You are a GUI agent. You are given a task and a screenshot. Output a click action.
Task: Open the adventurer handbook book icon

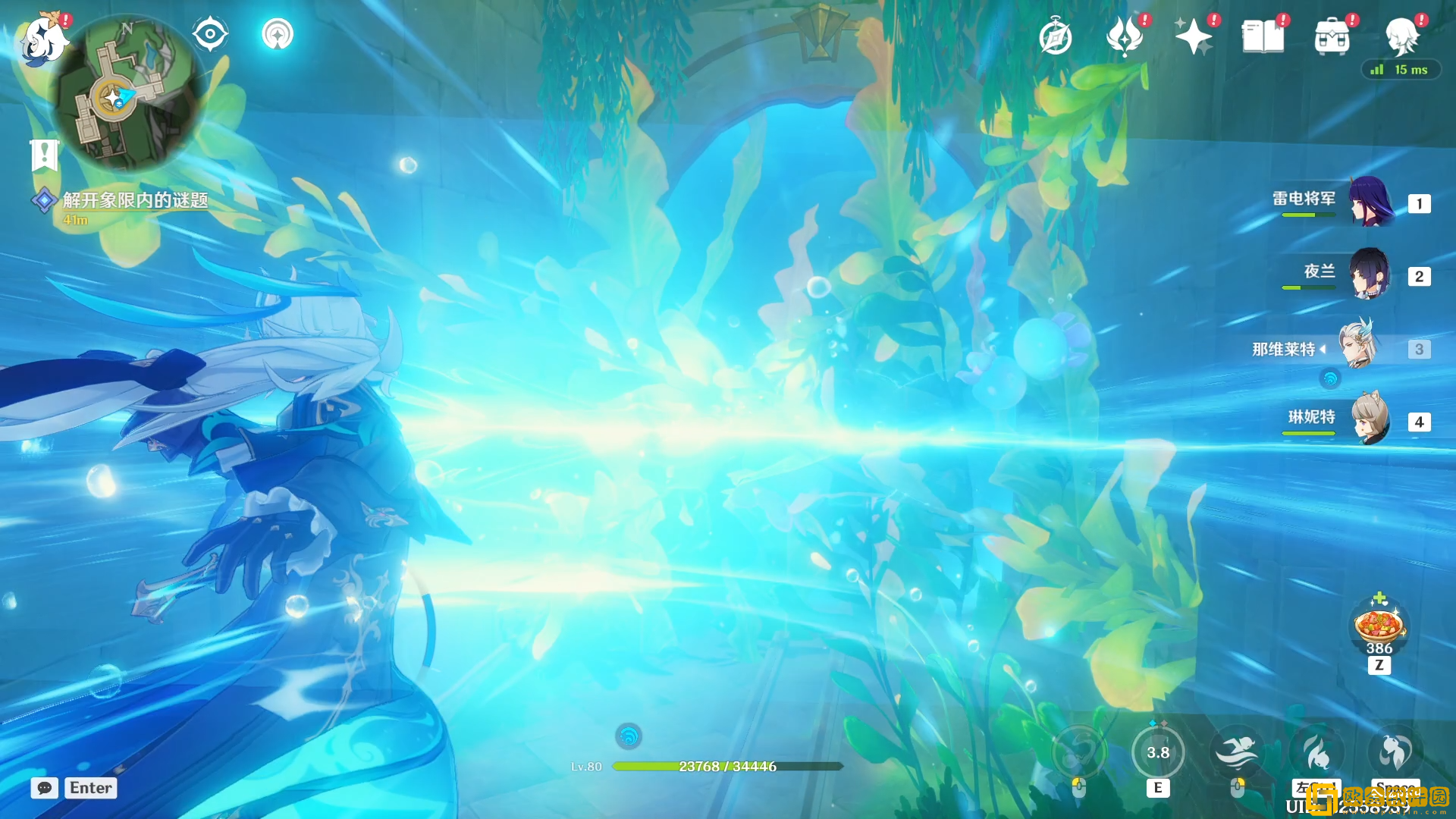1263,36
